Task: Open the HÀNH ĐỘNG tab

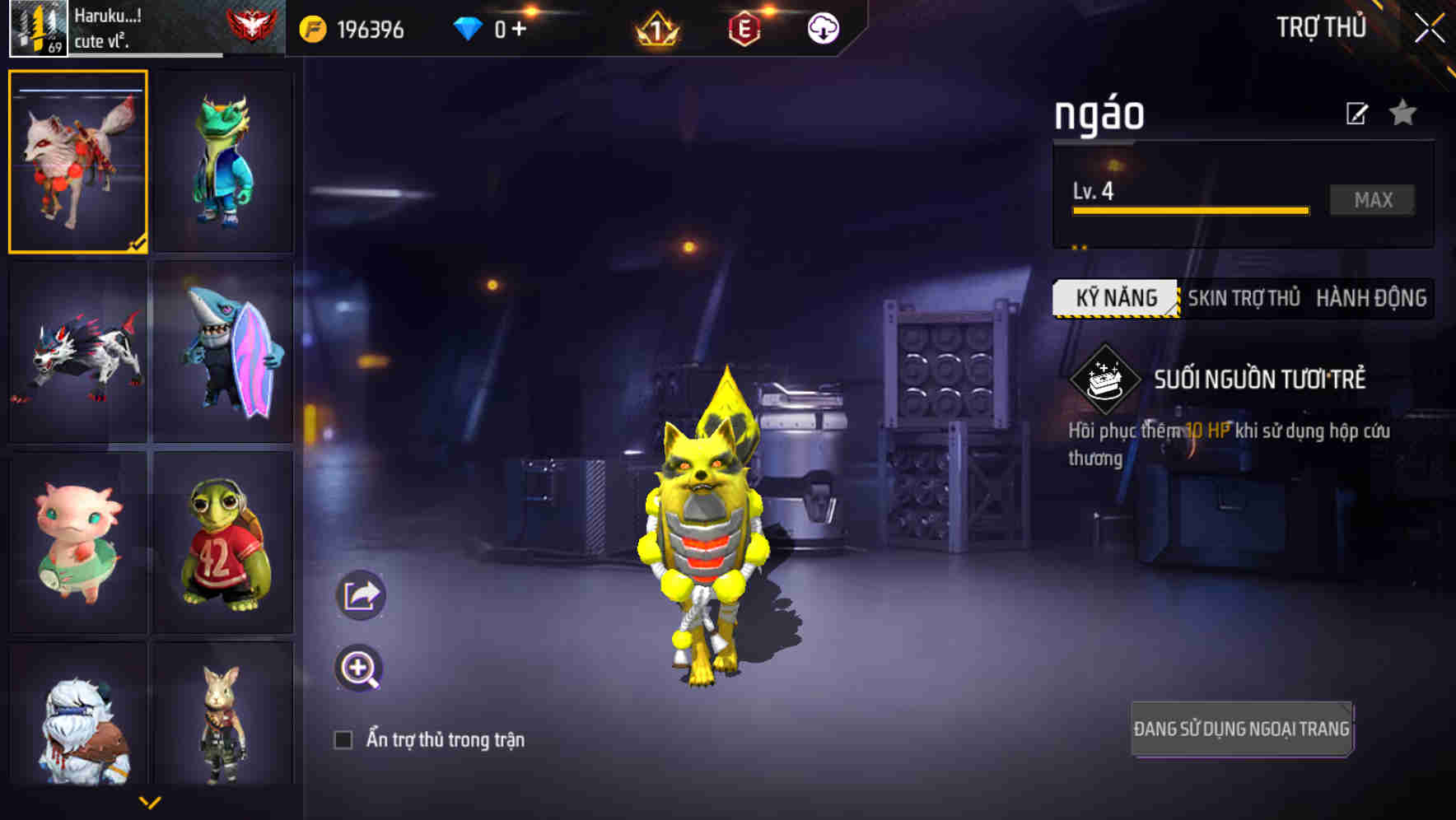Action: (1372, 298)
